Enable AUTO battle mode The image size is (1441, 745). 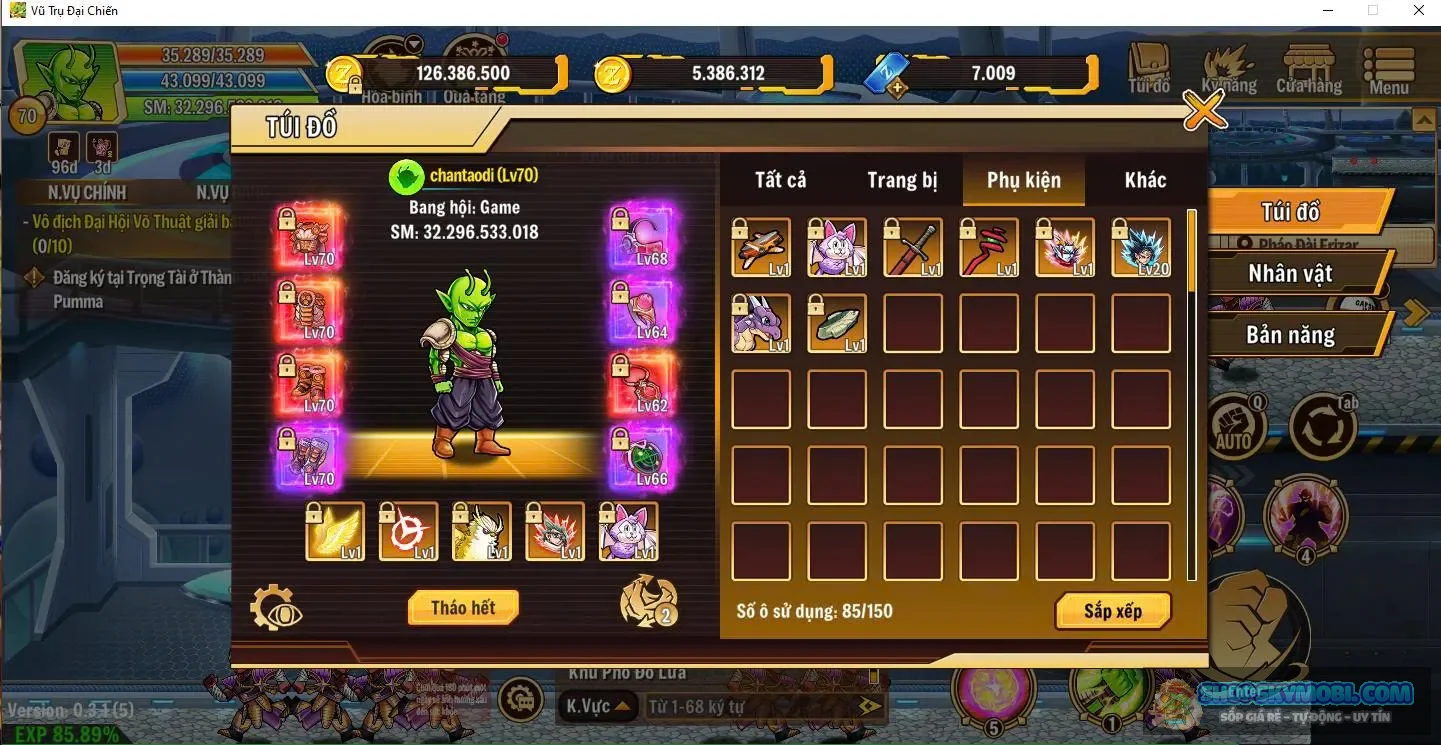pos(1235,424)
